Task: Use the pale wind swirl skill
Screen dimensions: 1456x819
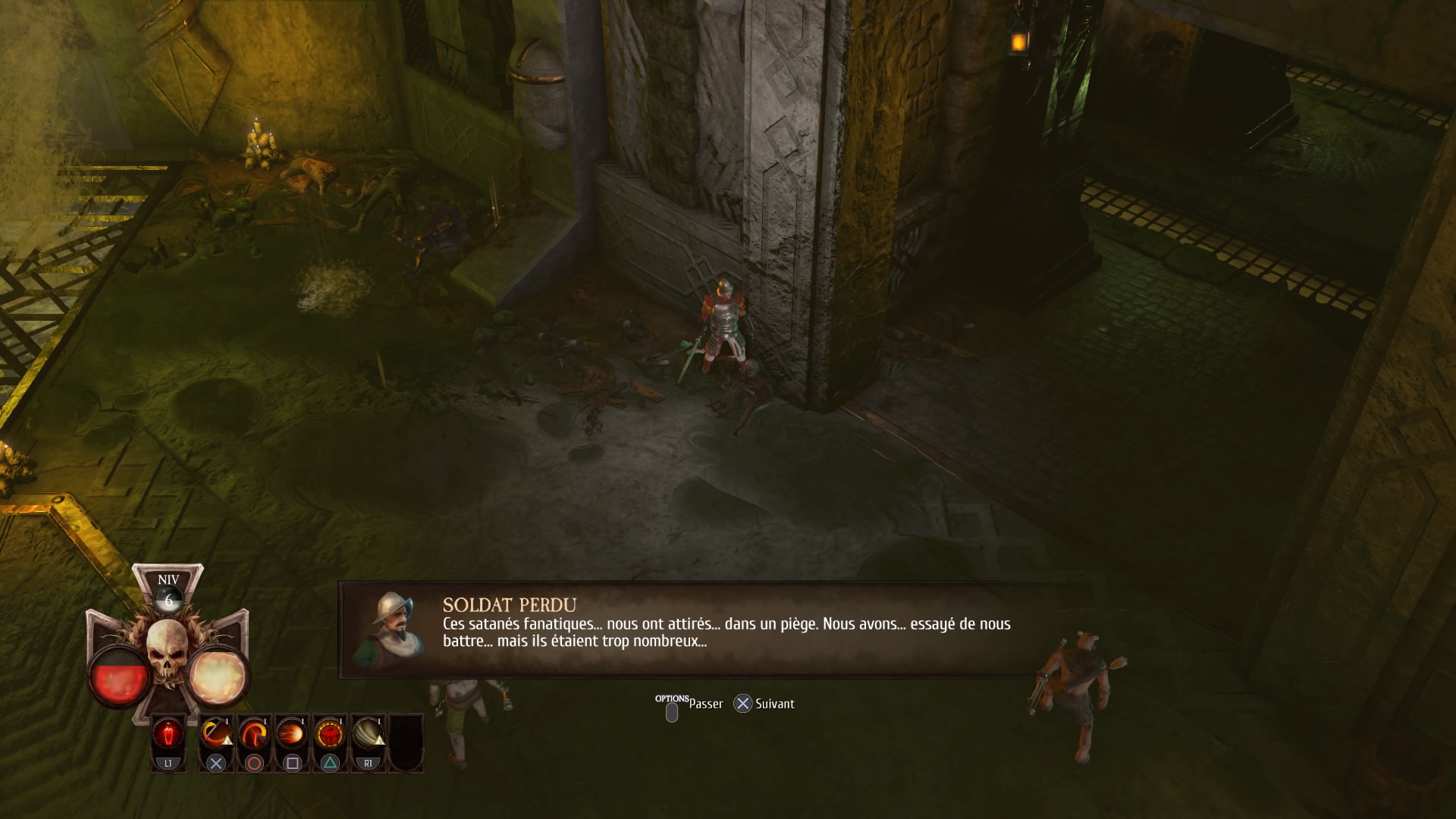Action: [368, 736]
